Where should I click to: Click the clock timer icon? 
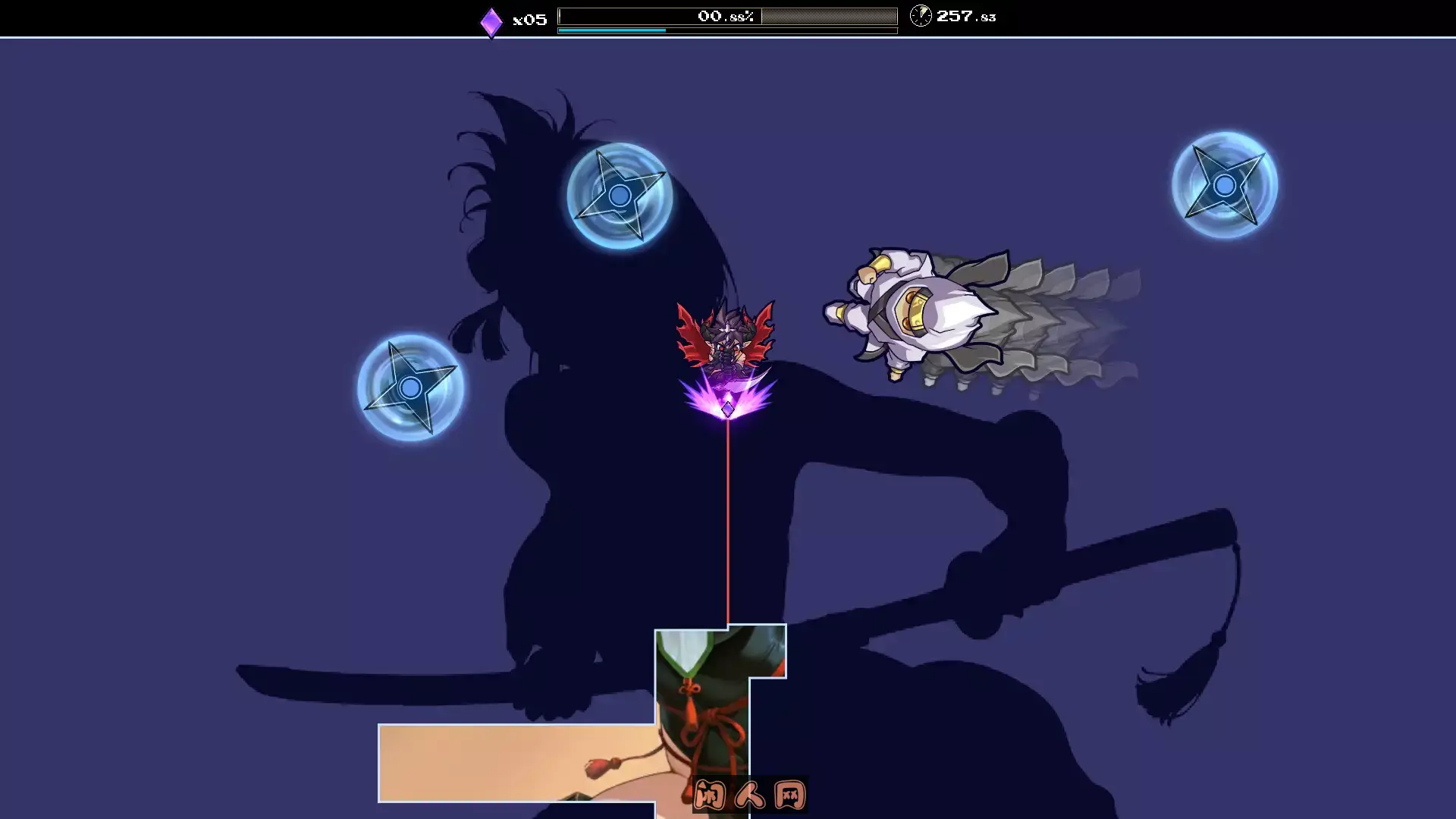pos(921,16)
